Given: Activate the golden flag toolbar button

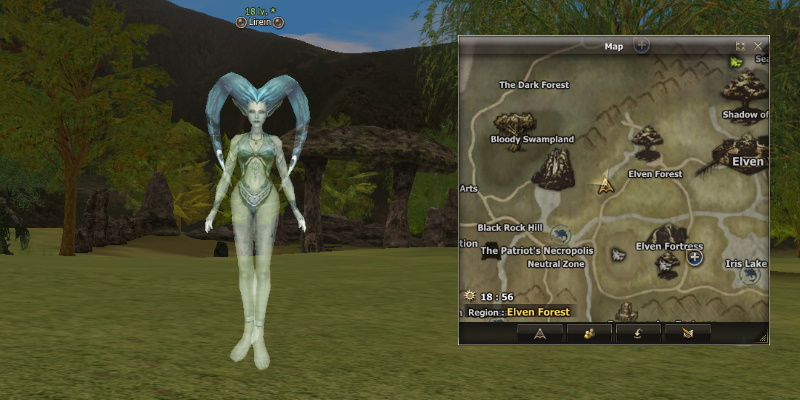Looking at the screenshot, I should tap(687, 334).
